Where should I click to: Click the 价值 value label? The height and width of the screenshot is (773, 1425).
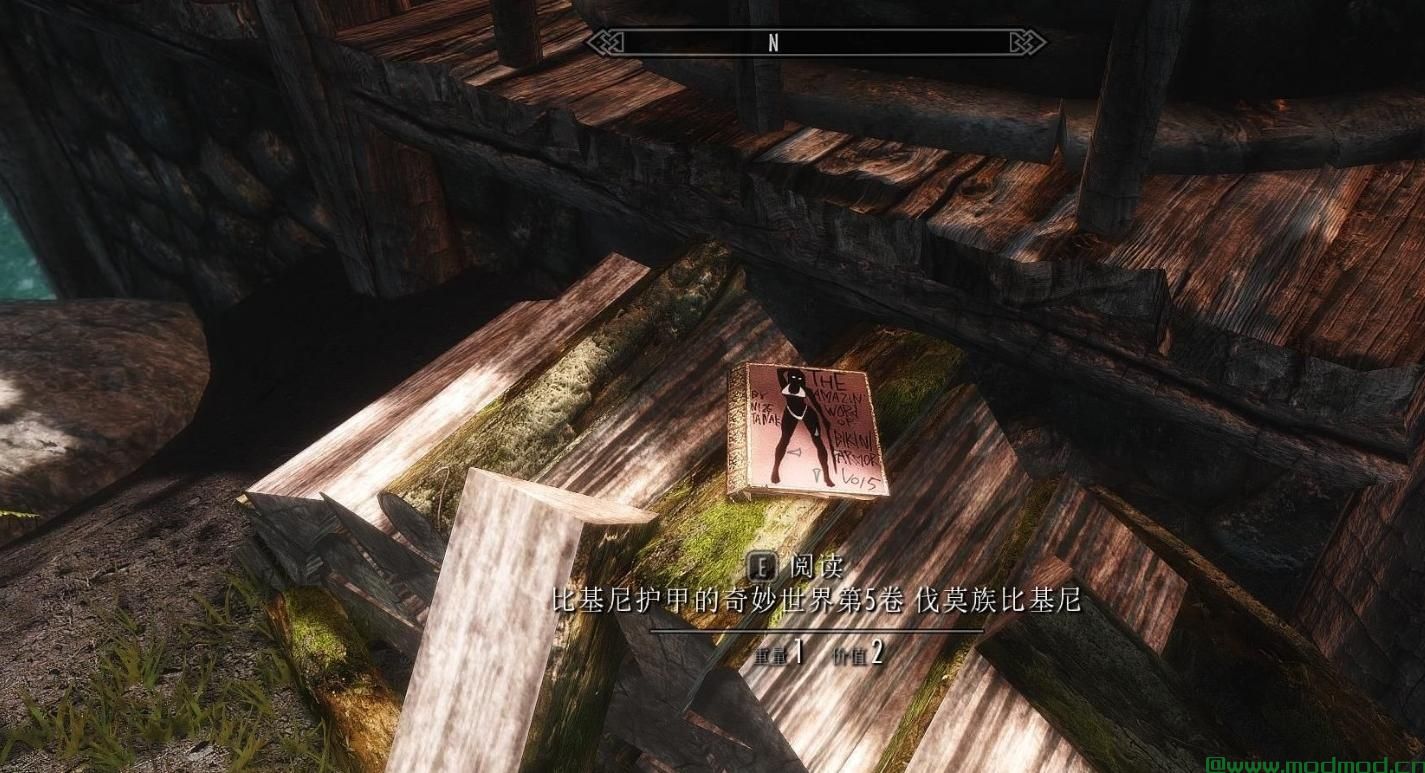pos(851,655)
